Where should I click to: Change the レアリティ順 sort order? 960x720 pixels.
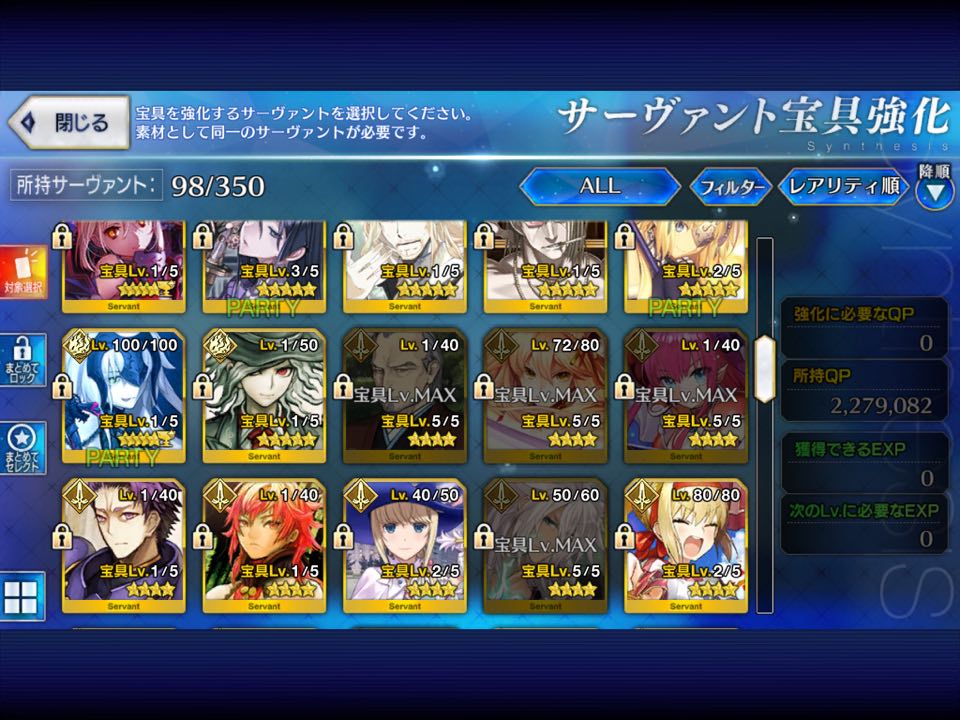842,186
